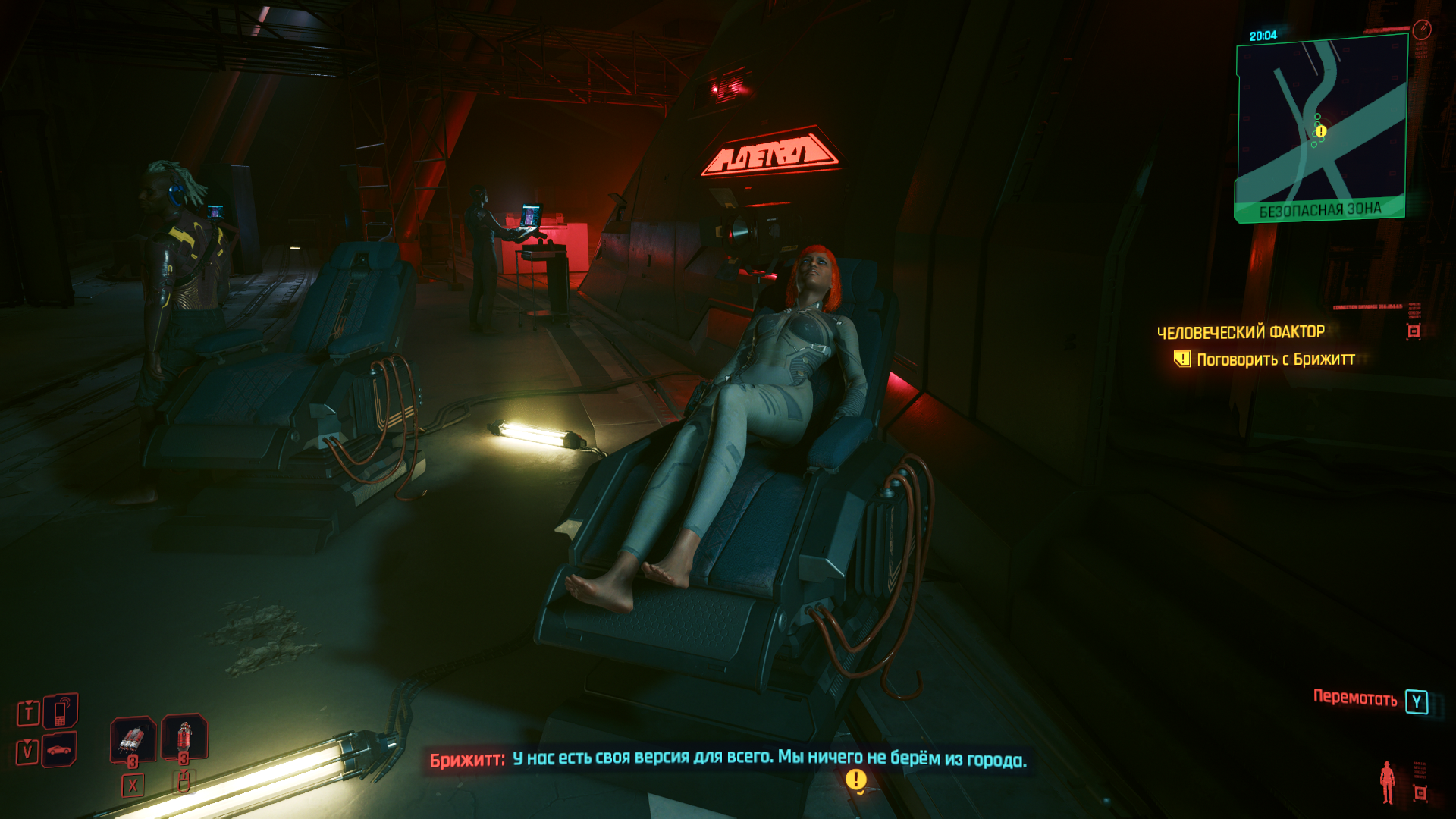Screen dimensions: 1456x819
Task: Click the square icon beside the quest title
Action: point(1414,331)
